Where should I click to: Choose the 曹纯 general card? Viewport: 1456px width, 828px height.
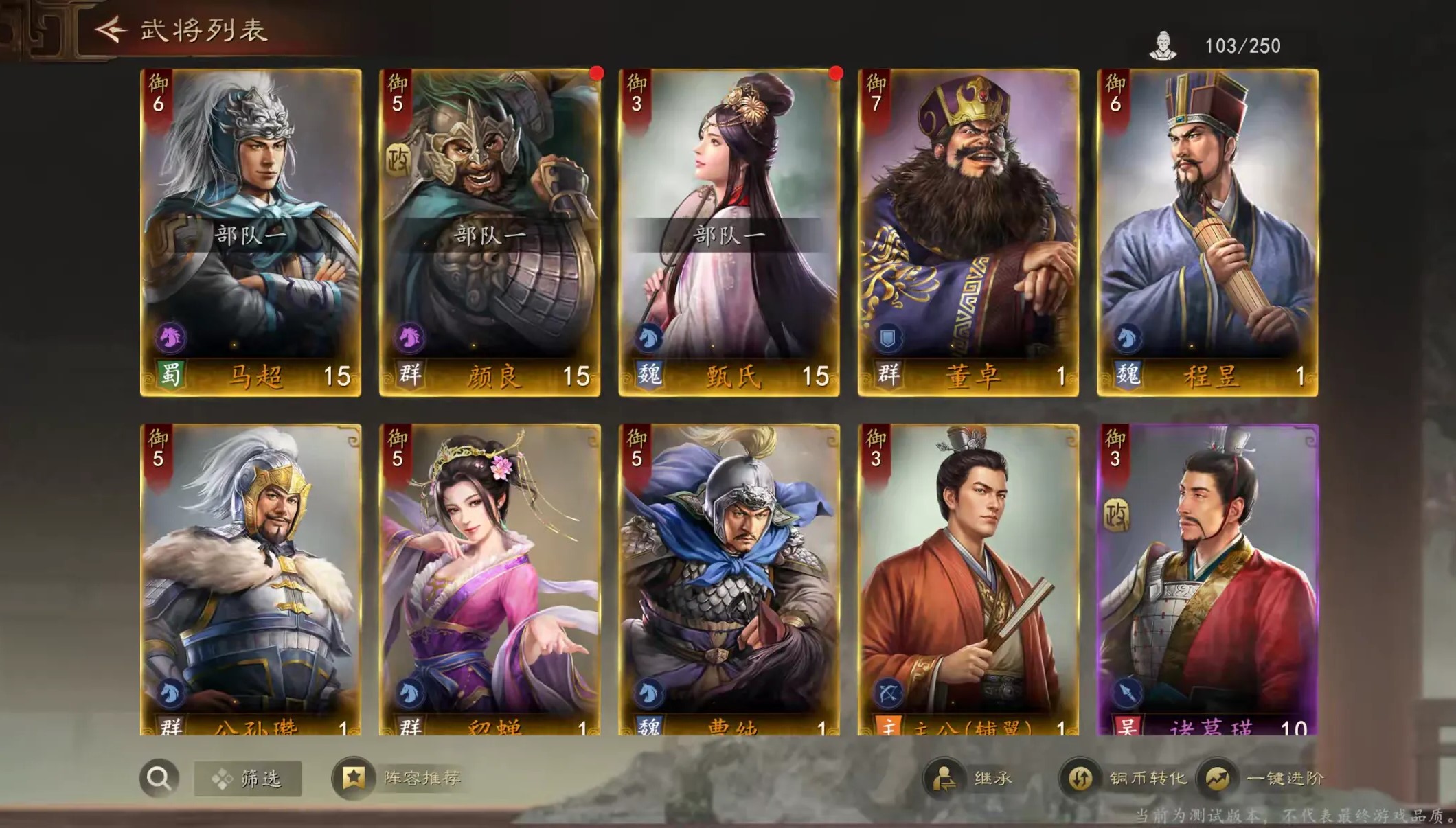click(729, 580)
